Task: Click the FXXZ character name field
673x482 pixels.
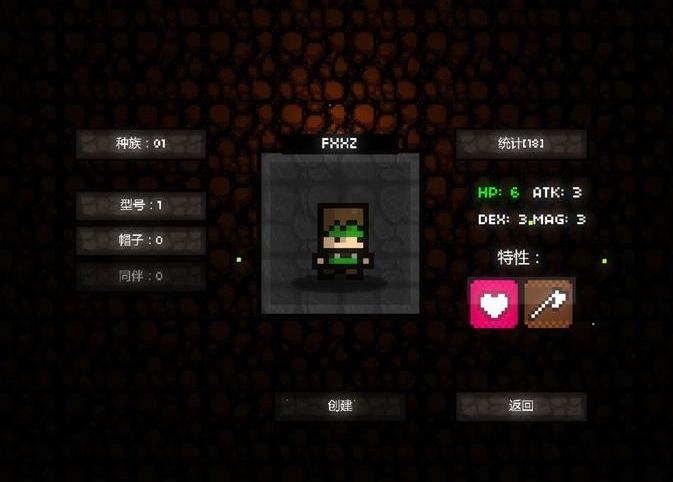Action: click(x=339, y=144)
